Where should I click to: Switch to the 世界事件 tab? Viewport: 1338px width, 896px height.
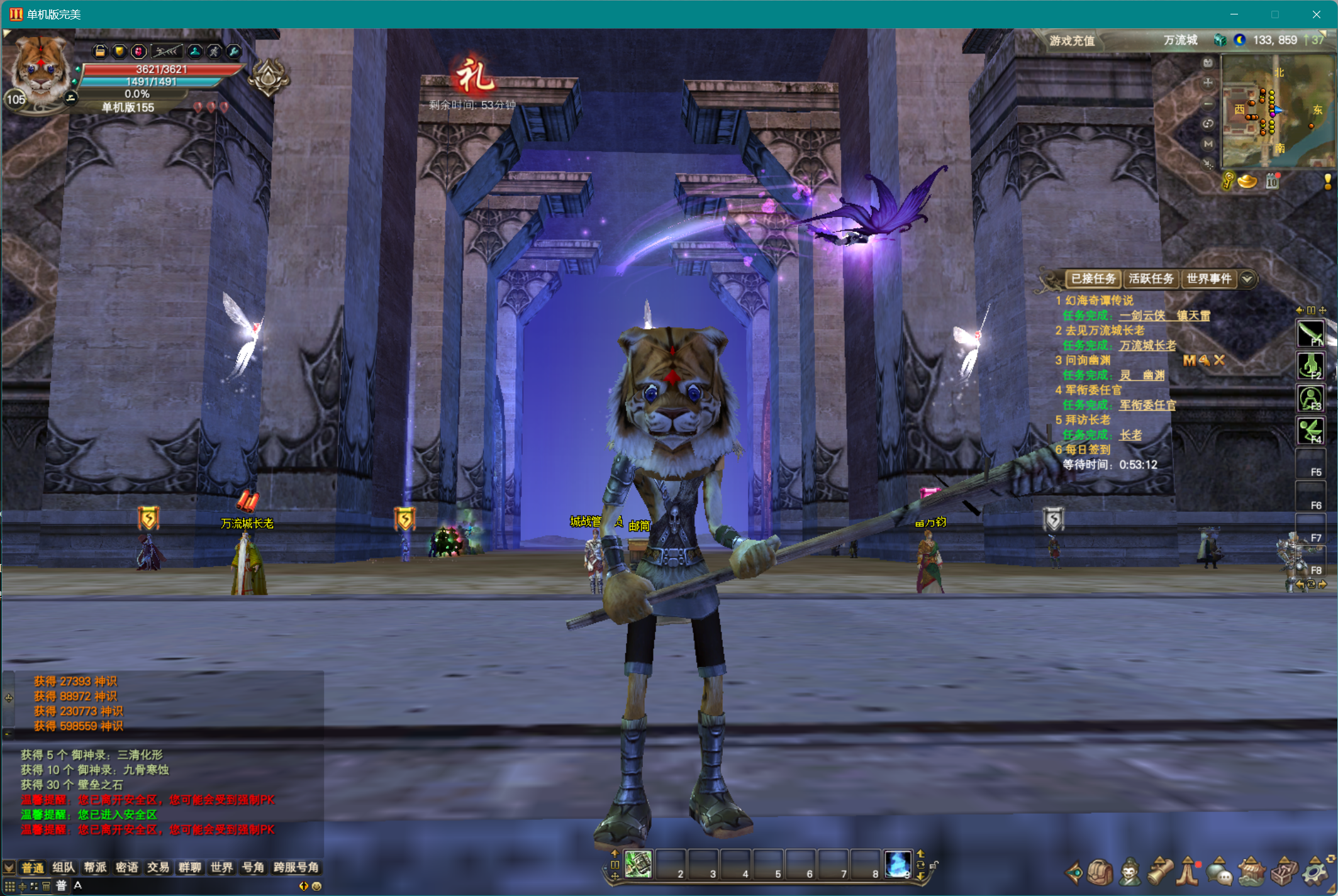tap(1208, 279)
